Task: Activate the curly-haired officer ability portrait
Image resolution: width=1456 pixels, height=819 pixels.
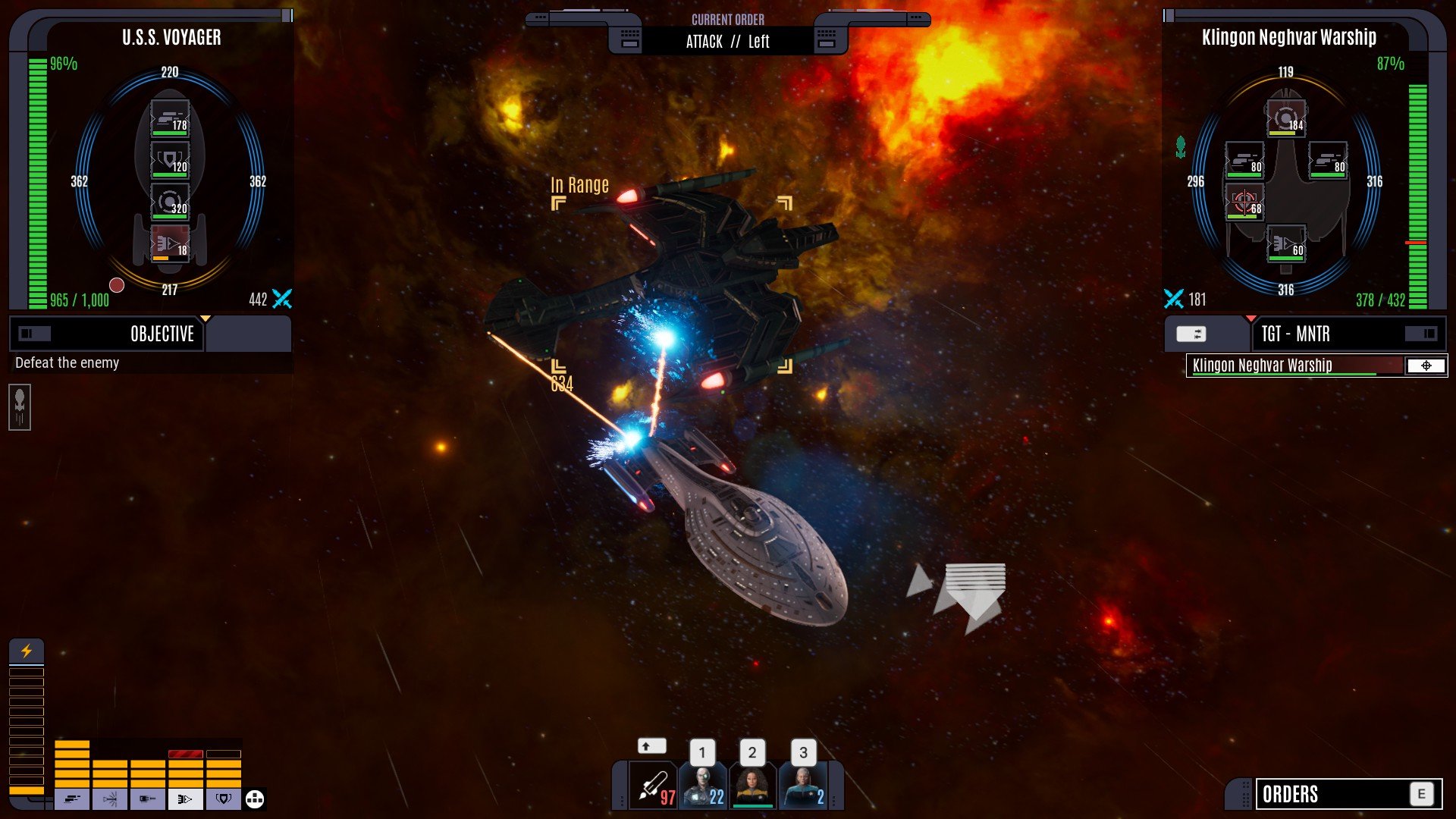Action: [753, 786]
